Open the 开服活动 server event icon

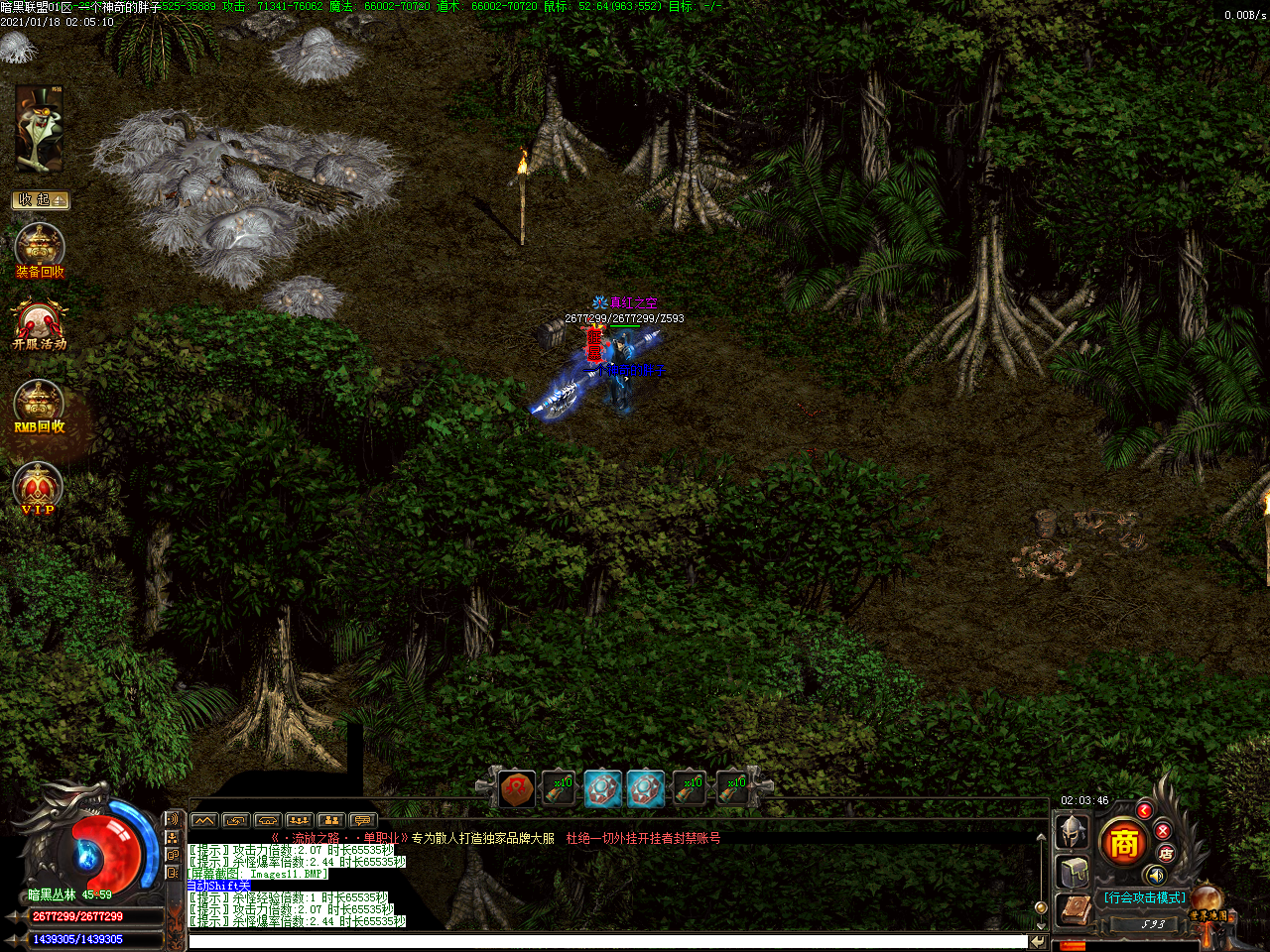click(x=39, y=324)
